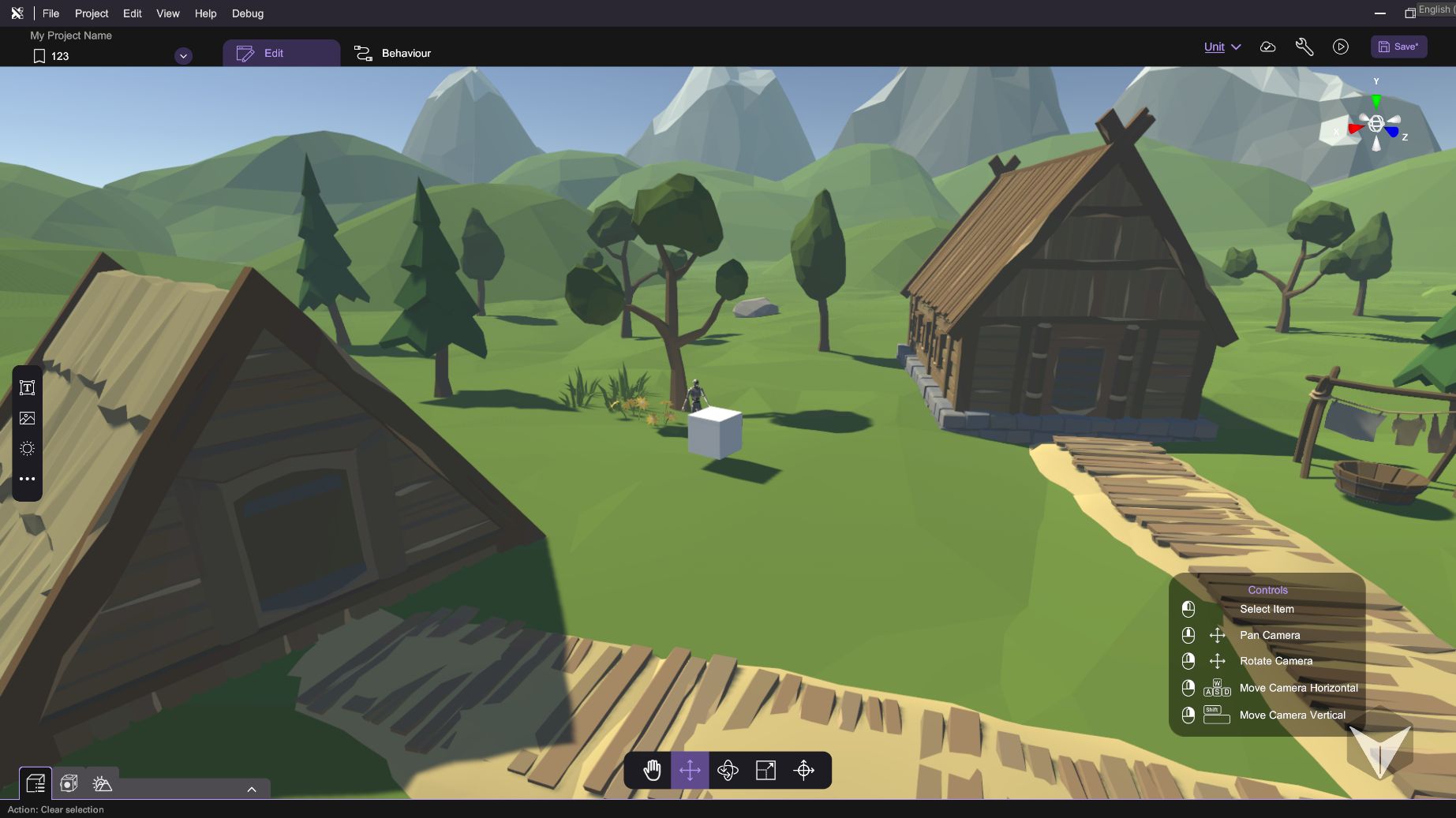Click the cloud upload icon
Viewport: 1456px width, 818px height.
(x=1267, y=47)
